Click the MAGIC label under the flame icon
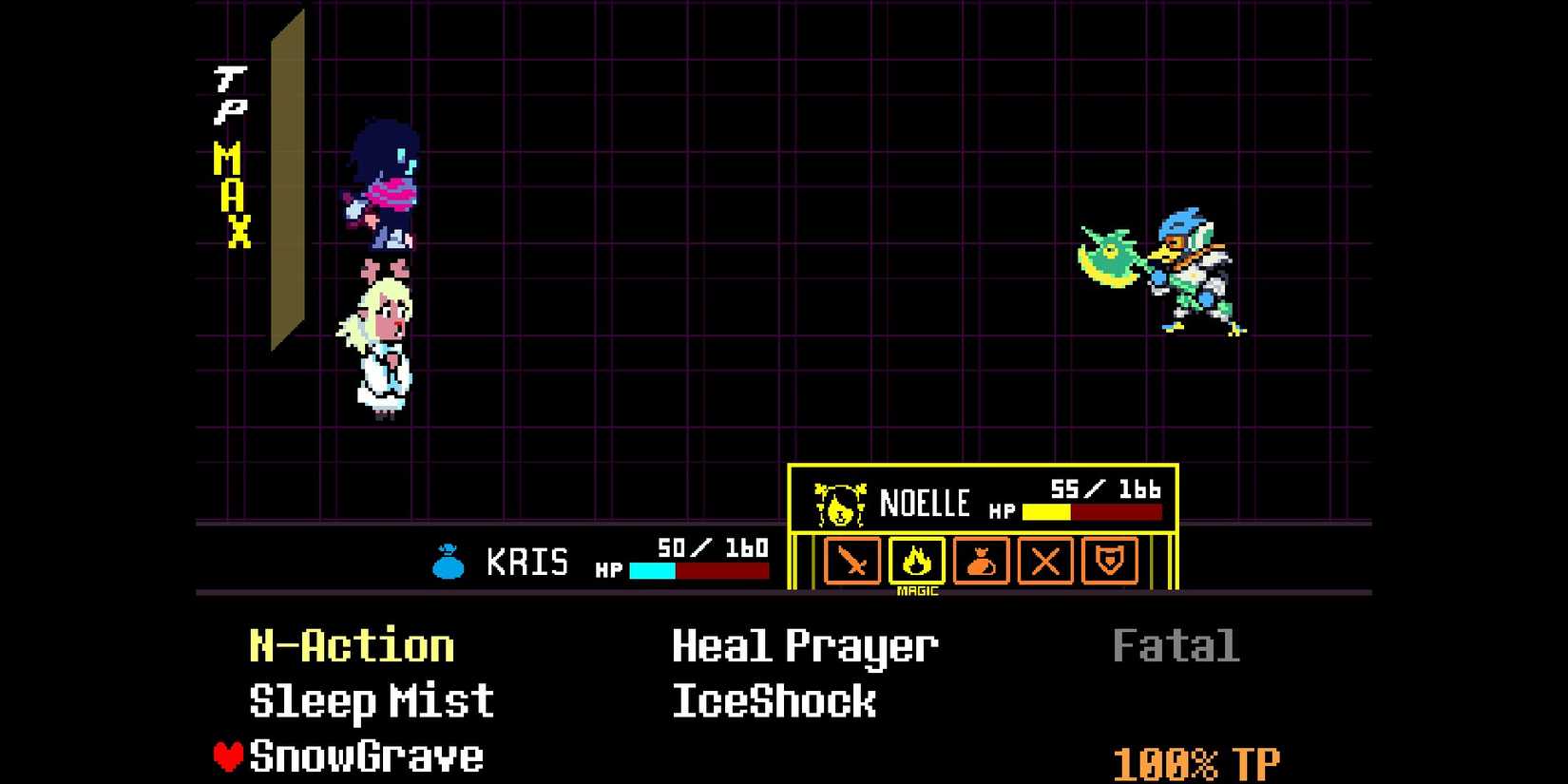This screenshot has width=1568, height=784. pyautogui.click(x=916, y=590)
